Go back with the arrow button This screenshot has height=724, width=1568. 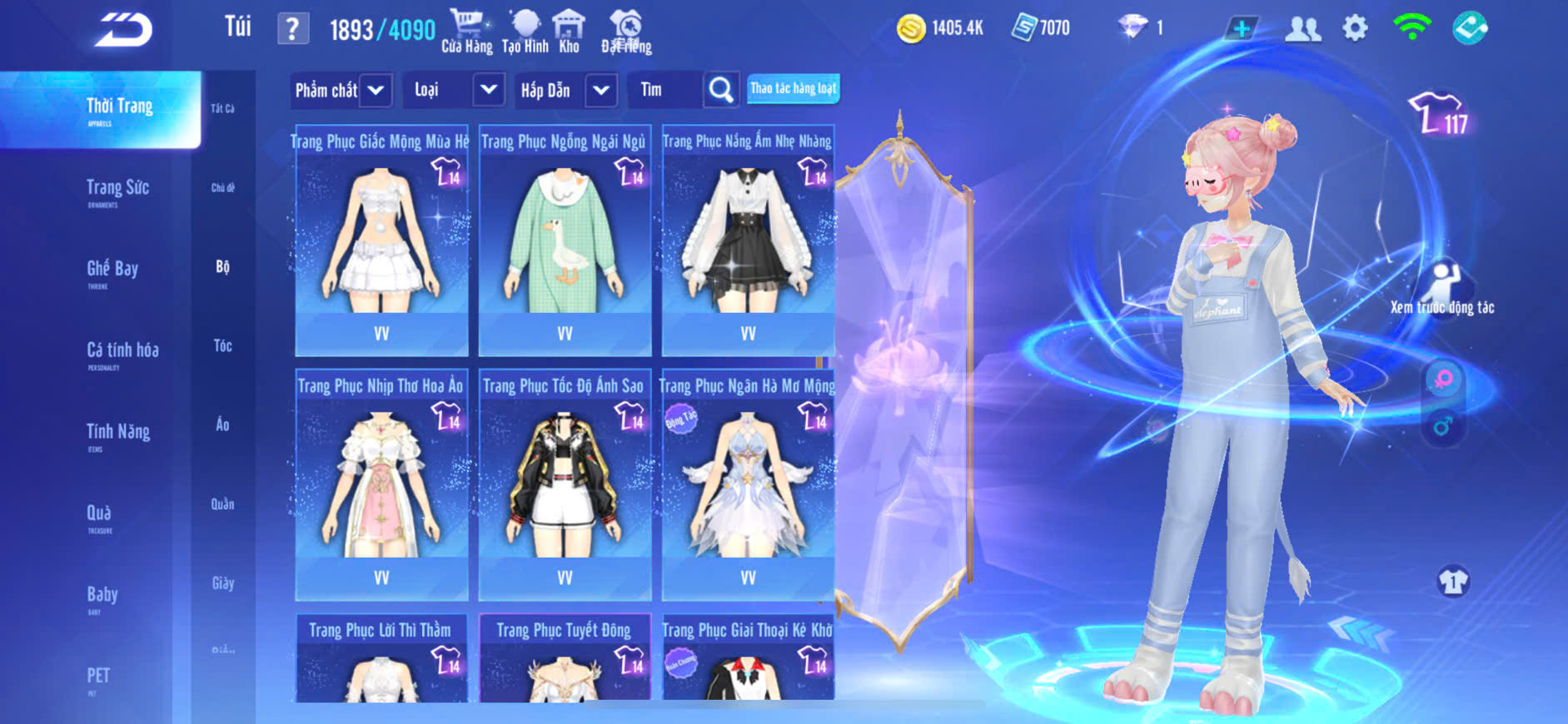coord(123,30)
